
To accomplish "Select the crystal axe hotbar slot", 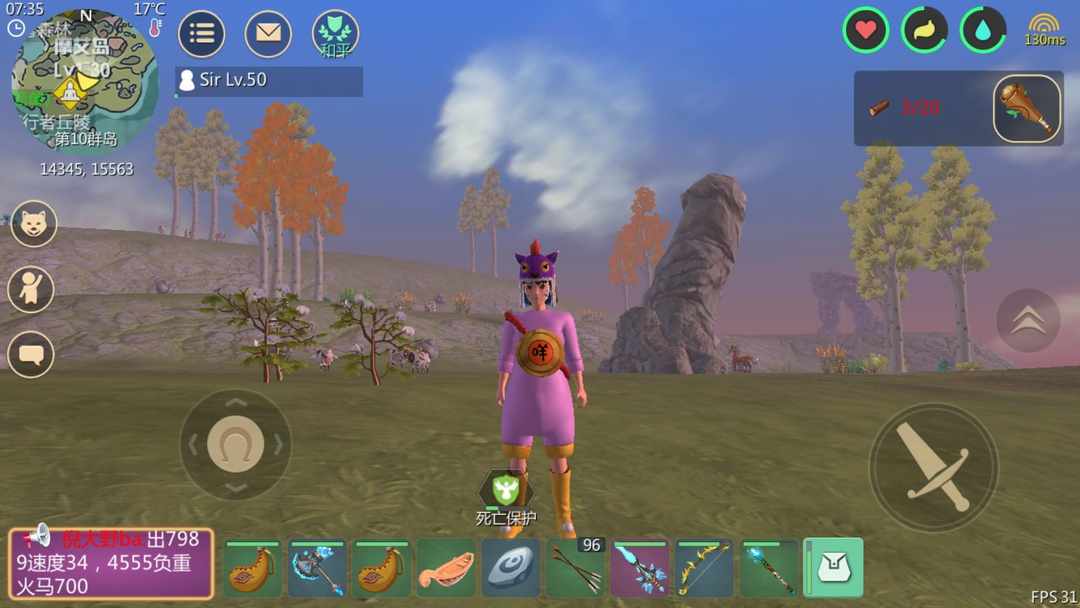I will [317, 569].
